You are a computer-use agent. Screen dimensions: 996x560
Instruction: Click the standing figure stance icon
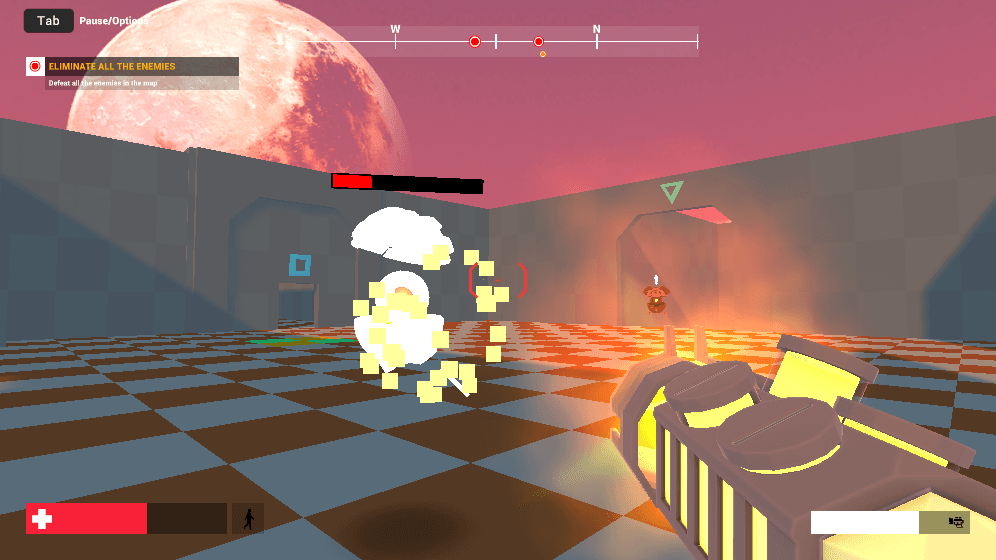point(248,518)
